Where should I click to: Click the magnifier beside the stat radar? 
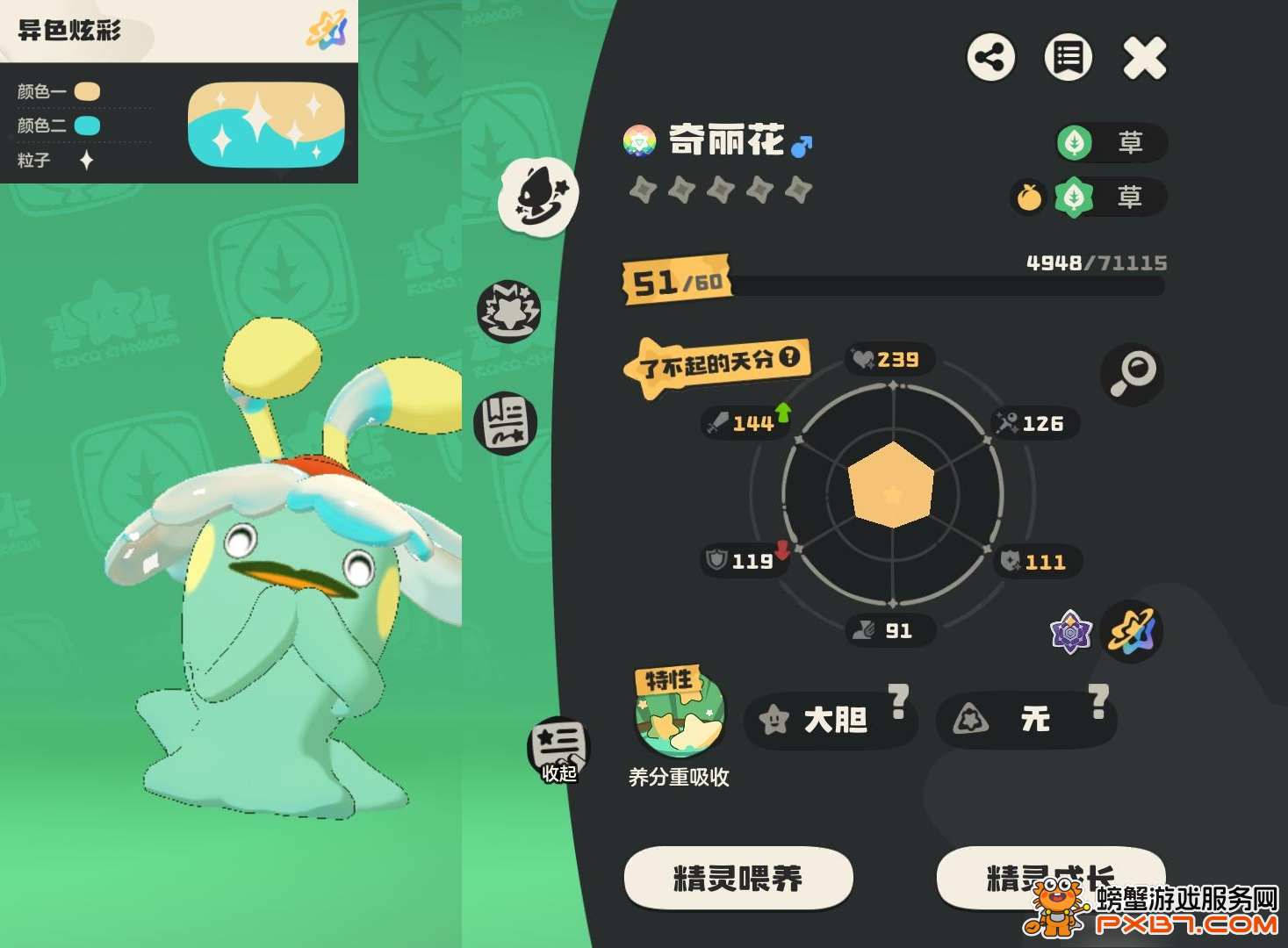(1133, 373)
